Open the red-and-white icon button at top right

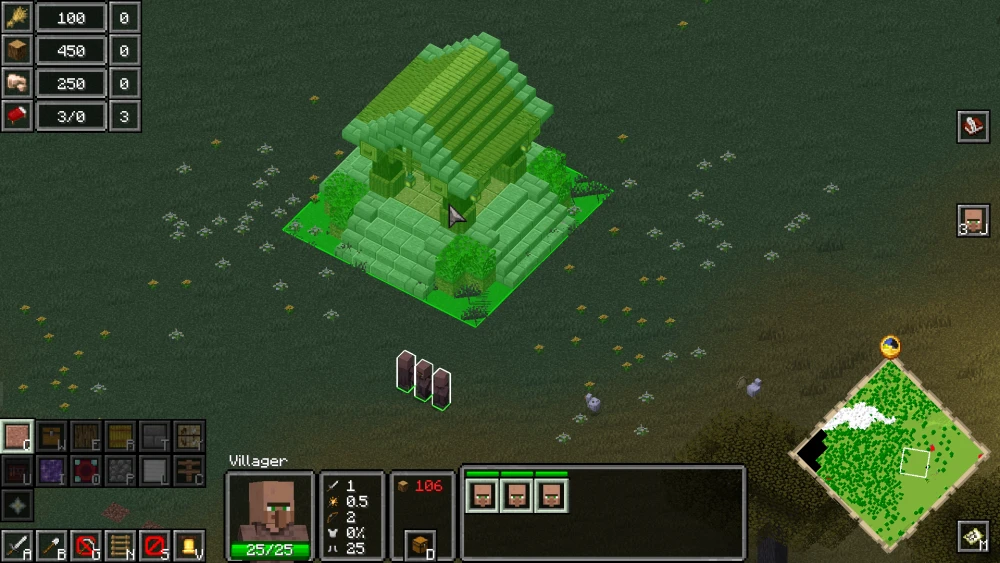click(x=973, y=126)
